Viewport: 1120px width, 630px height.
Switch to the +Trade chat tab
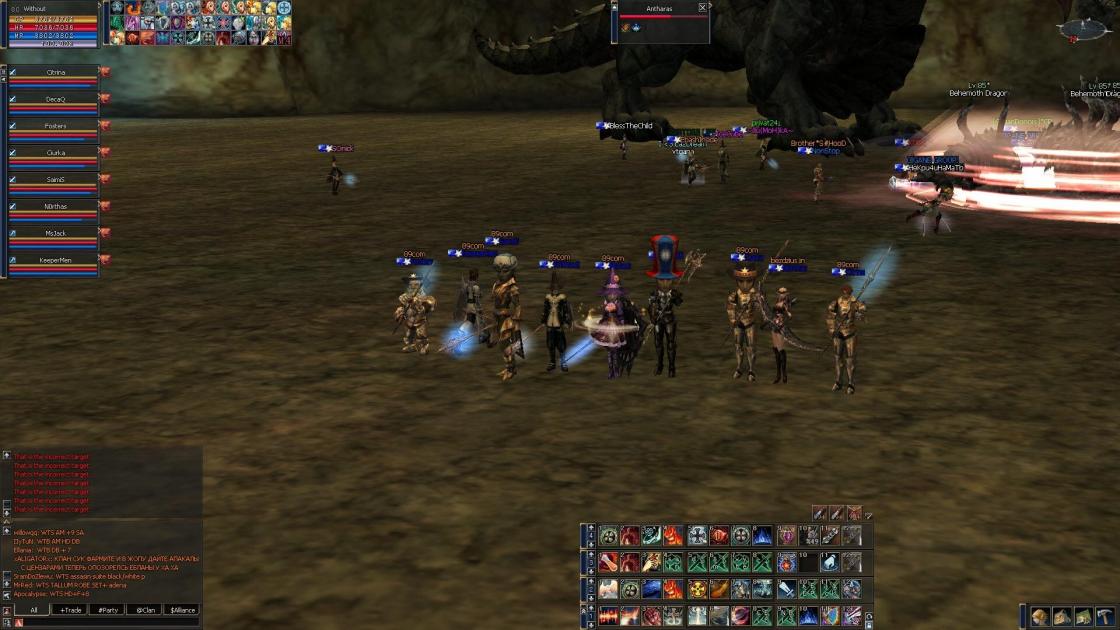tap(70, 609)
